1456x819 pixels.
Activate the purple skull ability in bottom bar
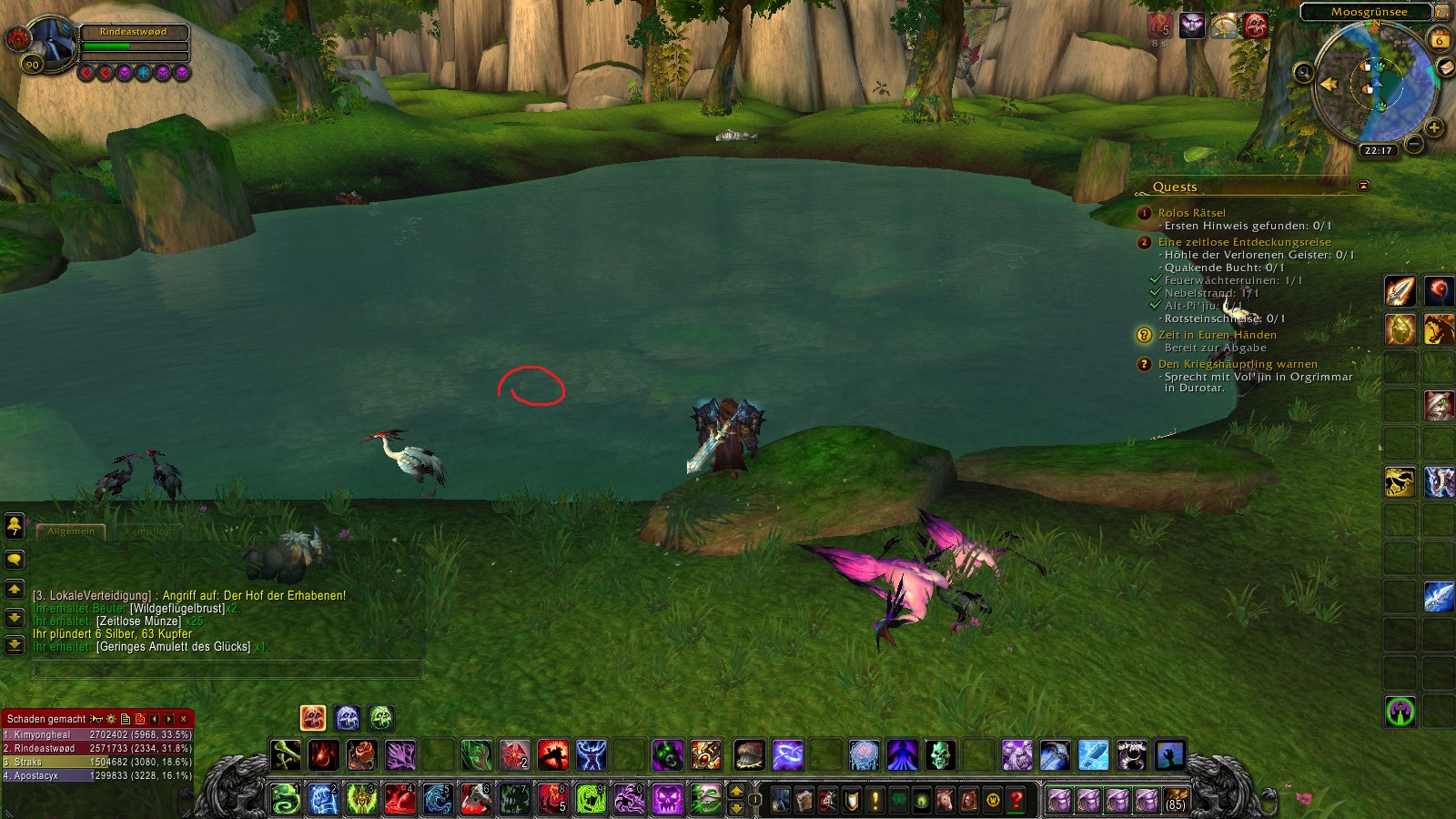668,800
